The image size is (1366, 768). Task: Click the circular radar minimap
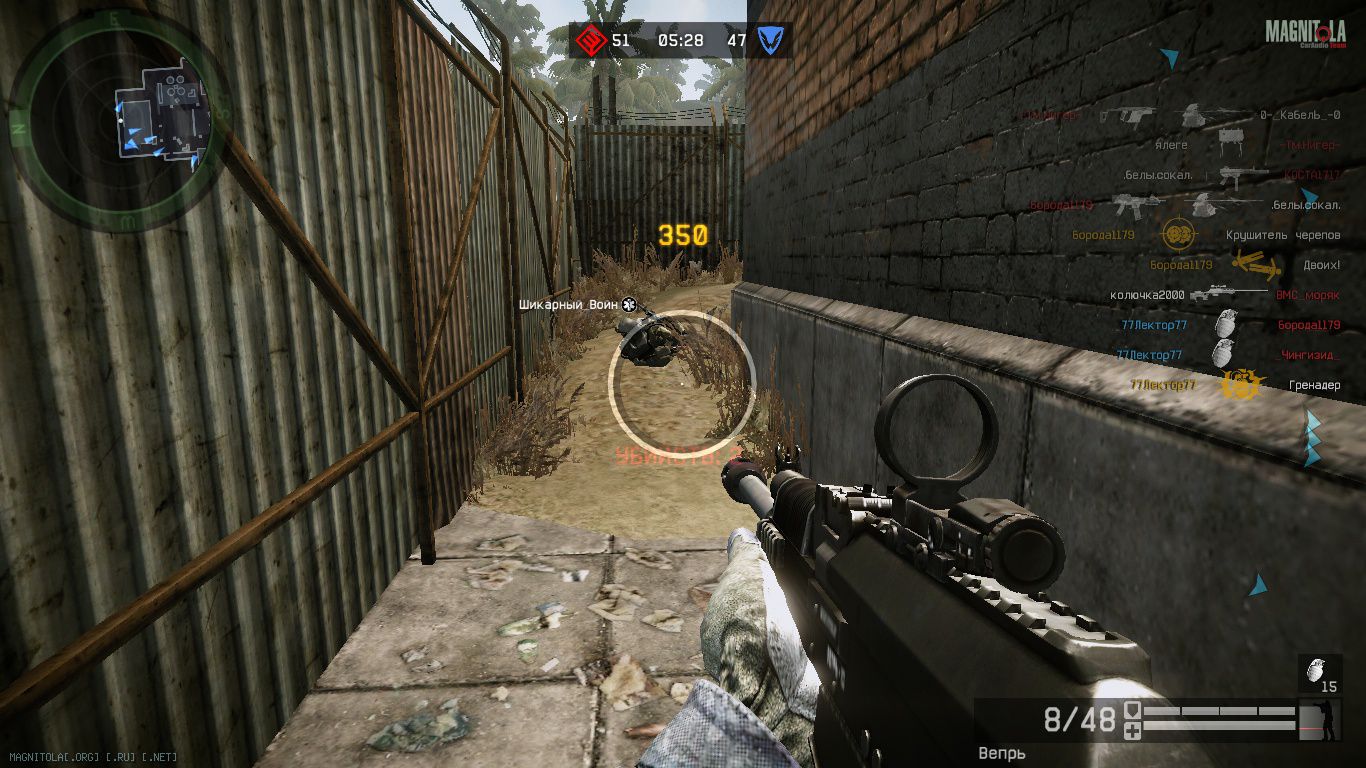coord(120,120)
